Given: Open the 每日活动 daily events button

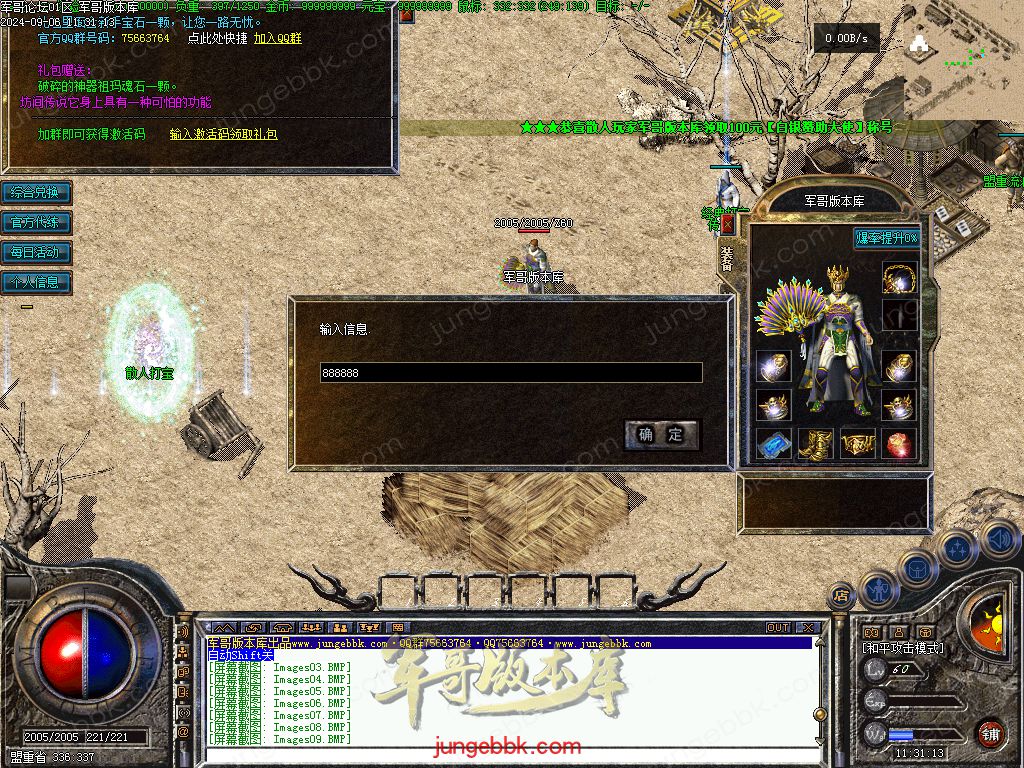Looking at the screenshot, I should pyautogui.click(x=36, y=252).
